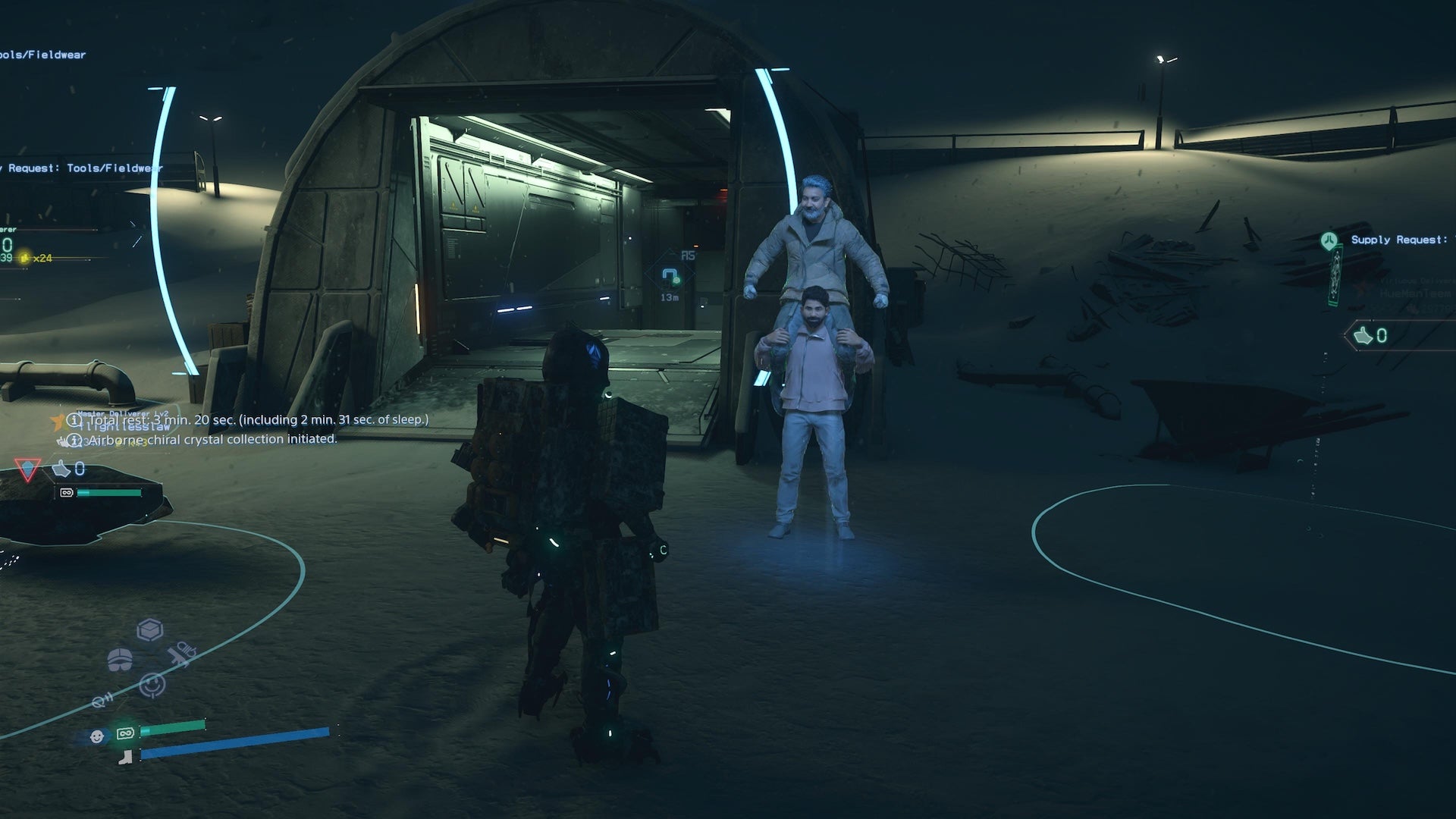1456x819 pixels.
Task: Open the cap and goggles equipment icon
Action: point(120,660)
